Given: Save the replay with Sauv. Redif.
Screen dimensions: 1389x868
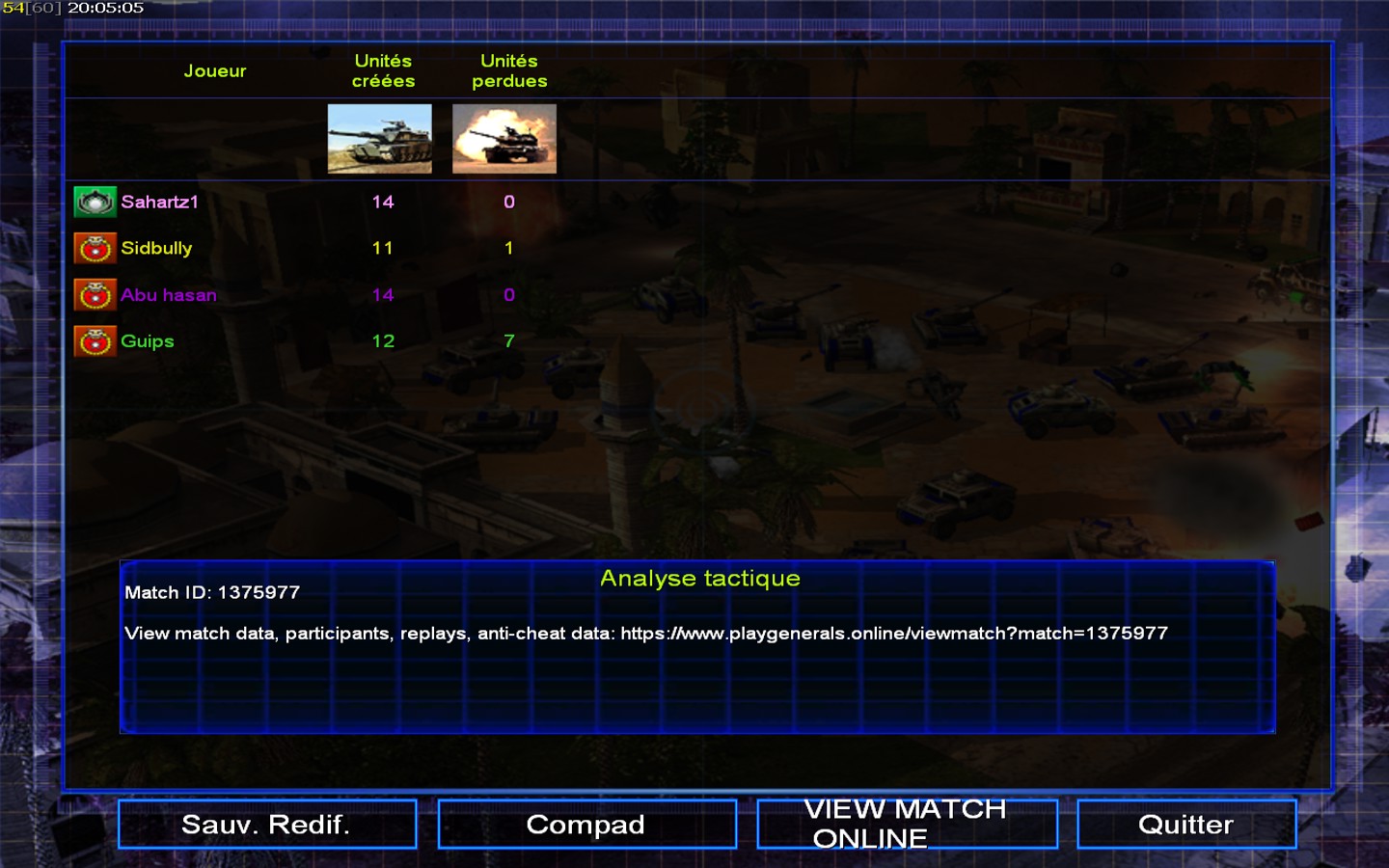Looking at the screenshot, I should [267, 825].
